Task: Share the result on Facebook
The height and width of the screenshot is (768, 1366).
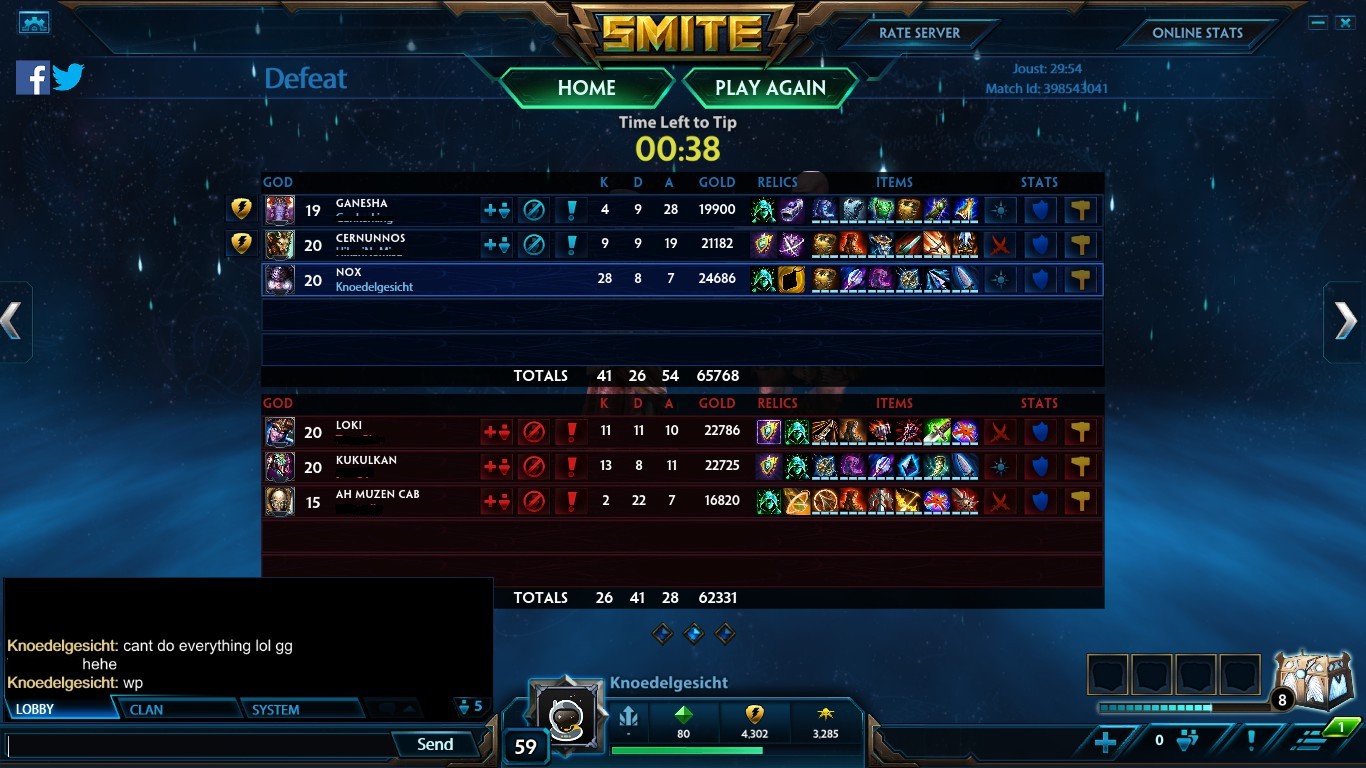Action: click(x=32, y=77)
